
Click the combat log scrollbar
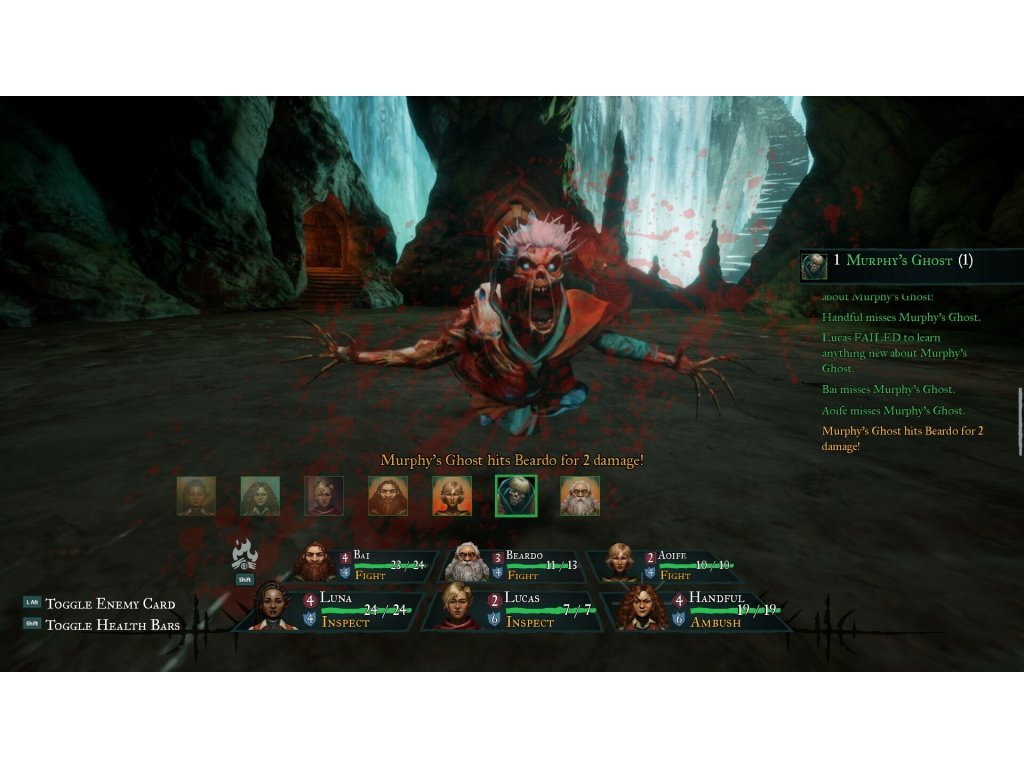1020,408
